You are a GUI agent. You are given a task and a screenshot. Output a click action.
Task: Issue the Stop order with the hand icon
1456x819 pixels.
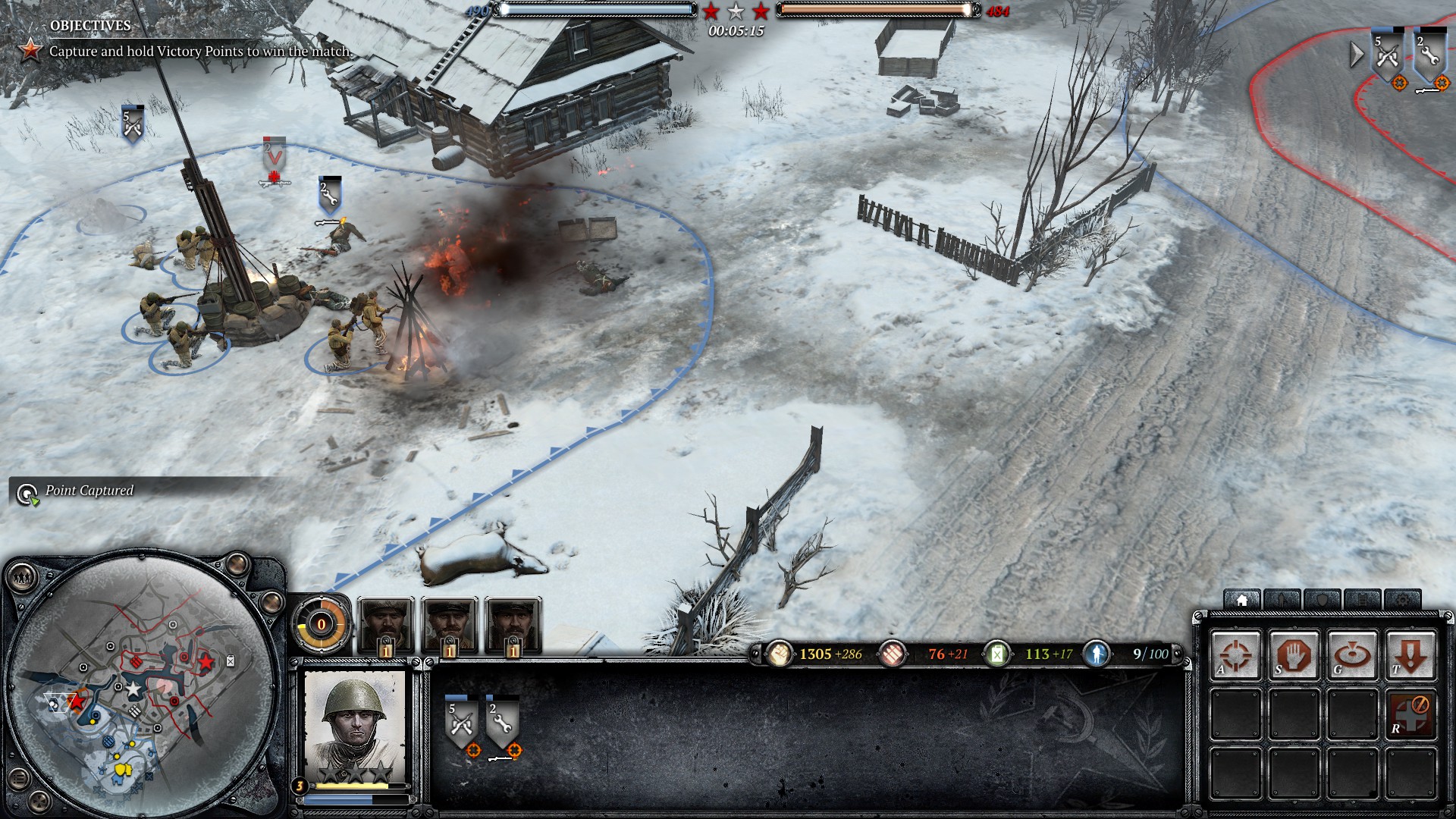coord(1294,654)
